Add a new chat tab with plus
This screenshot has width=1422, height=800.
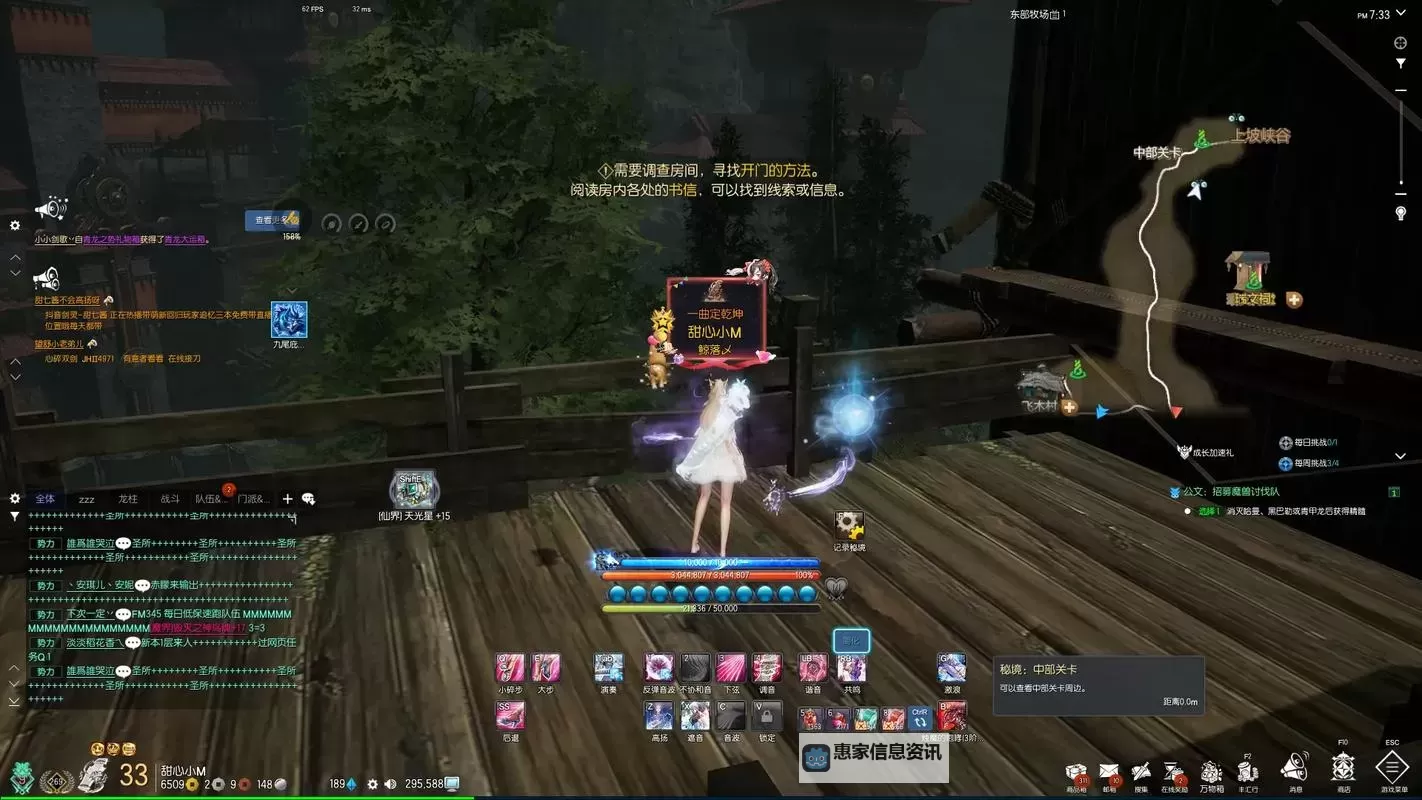(288, 499)
